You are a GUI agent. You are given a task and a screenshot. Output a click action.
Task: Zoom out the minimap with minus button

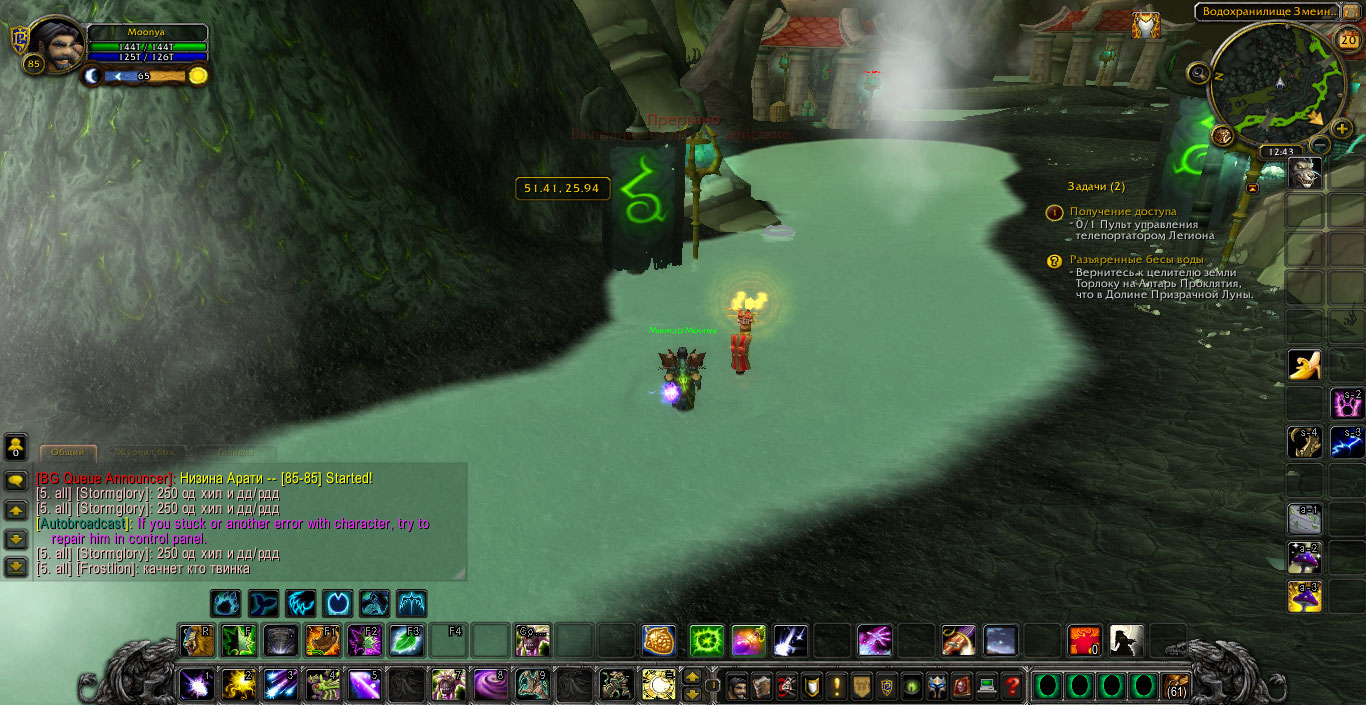1319,146
